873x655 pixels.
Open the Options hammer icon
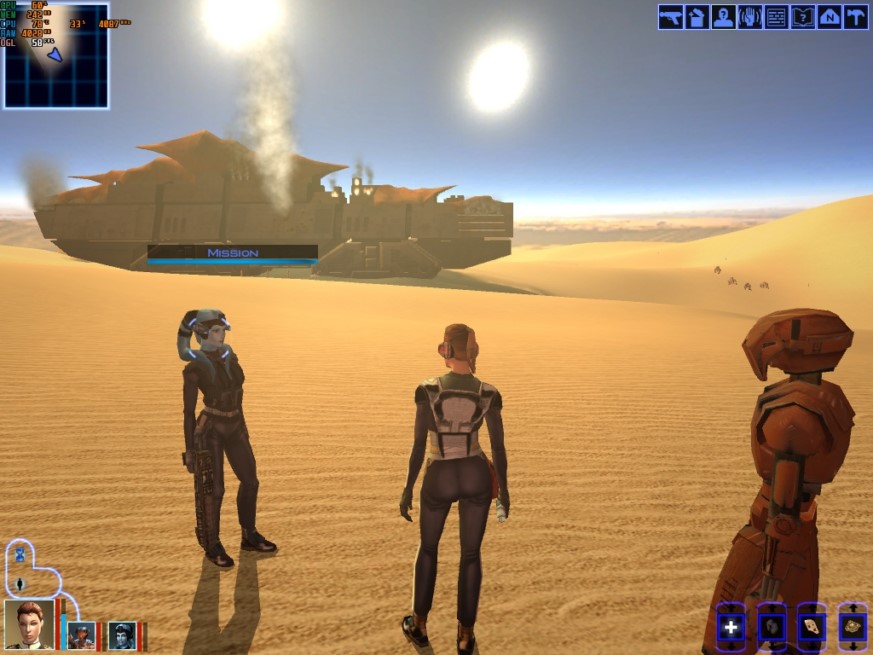coord(856,17)
